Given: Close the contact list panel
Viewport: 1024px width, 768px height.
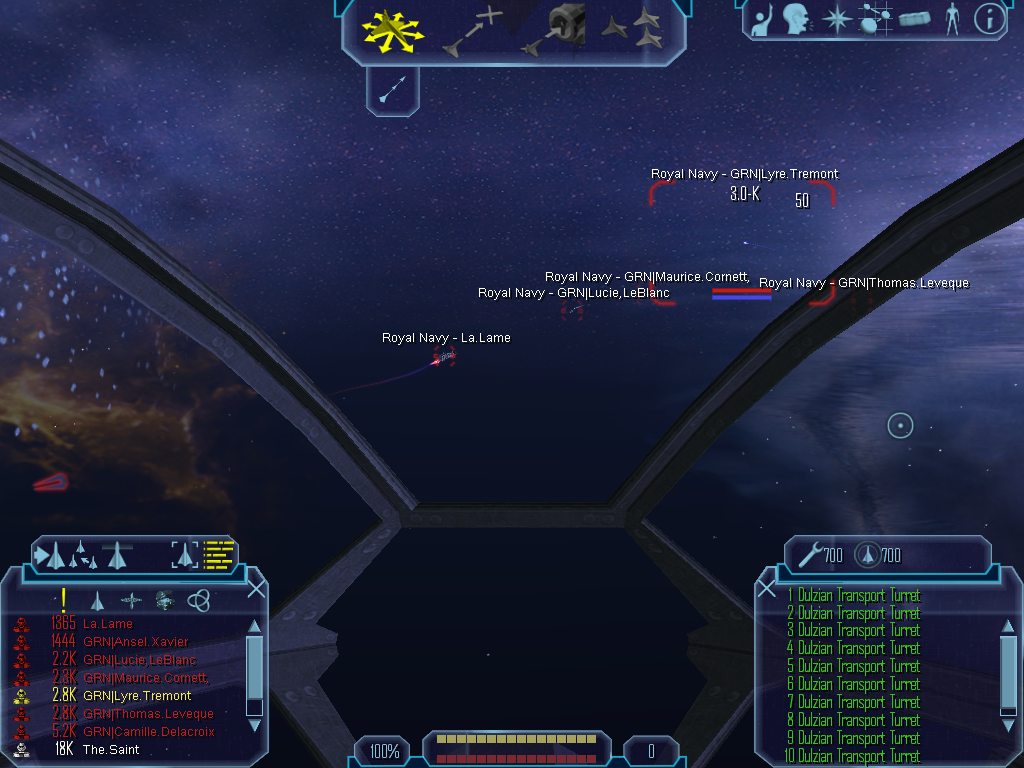Looking at the screenshot, I should (256, 589).
